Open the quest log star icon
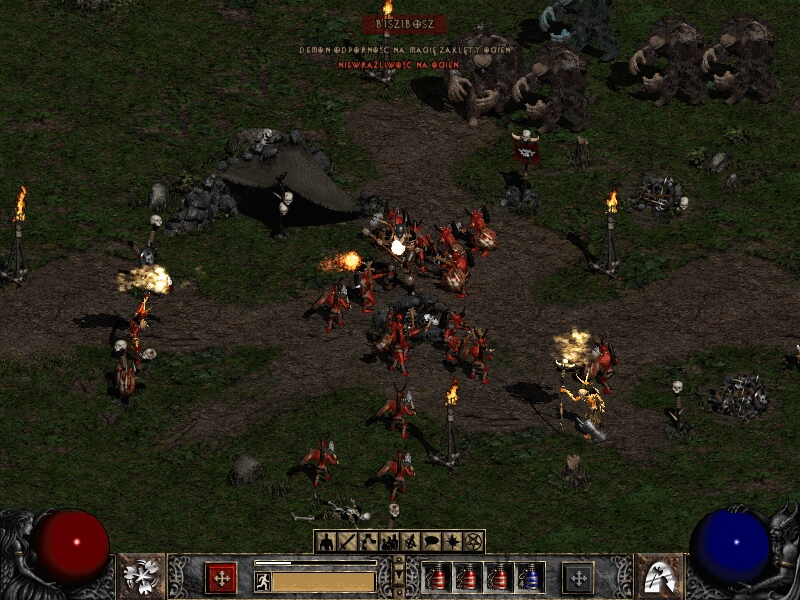This screenshot has width=800, height=600. click(453, 542)
